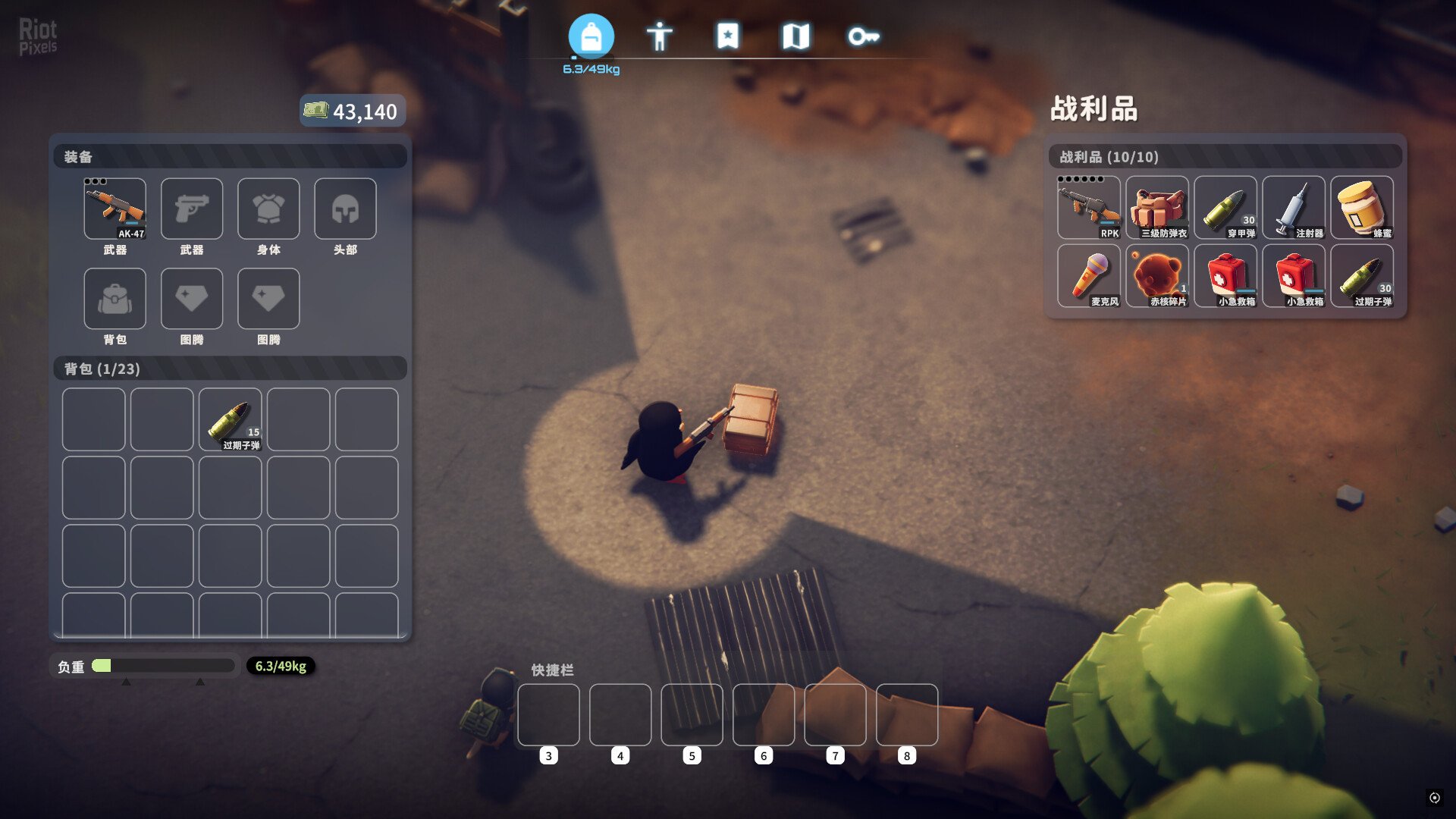
Task: Click the empty 头部 helmet slot
Action: [x=345, y=209]
